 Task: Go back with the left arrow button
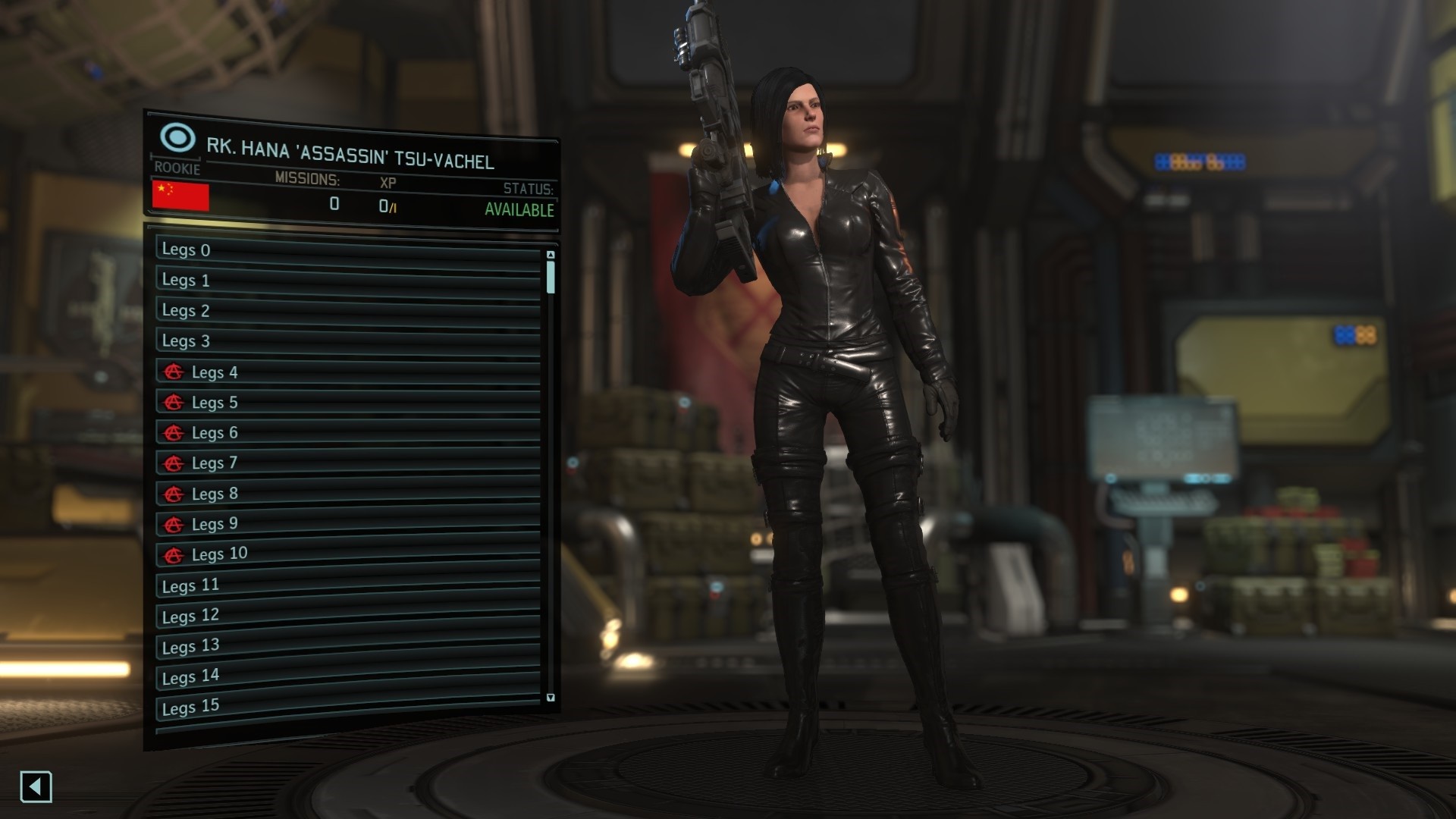[x=36, y=786]
